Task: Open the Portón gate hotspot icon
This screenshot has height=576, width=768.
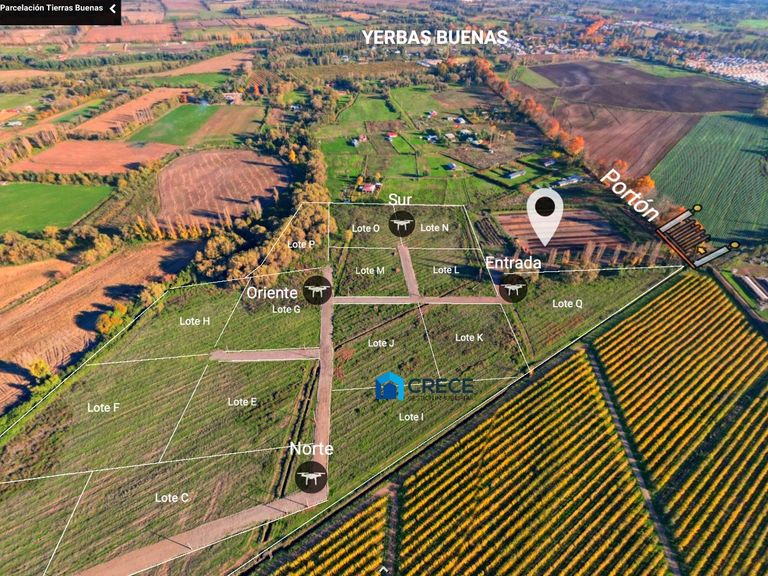Action: [x=693, y=237]
